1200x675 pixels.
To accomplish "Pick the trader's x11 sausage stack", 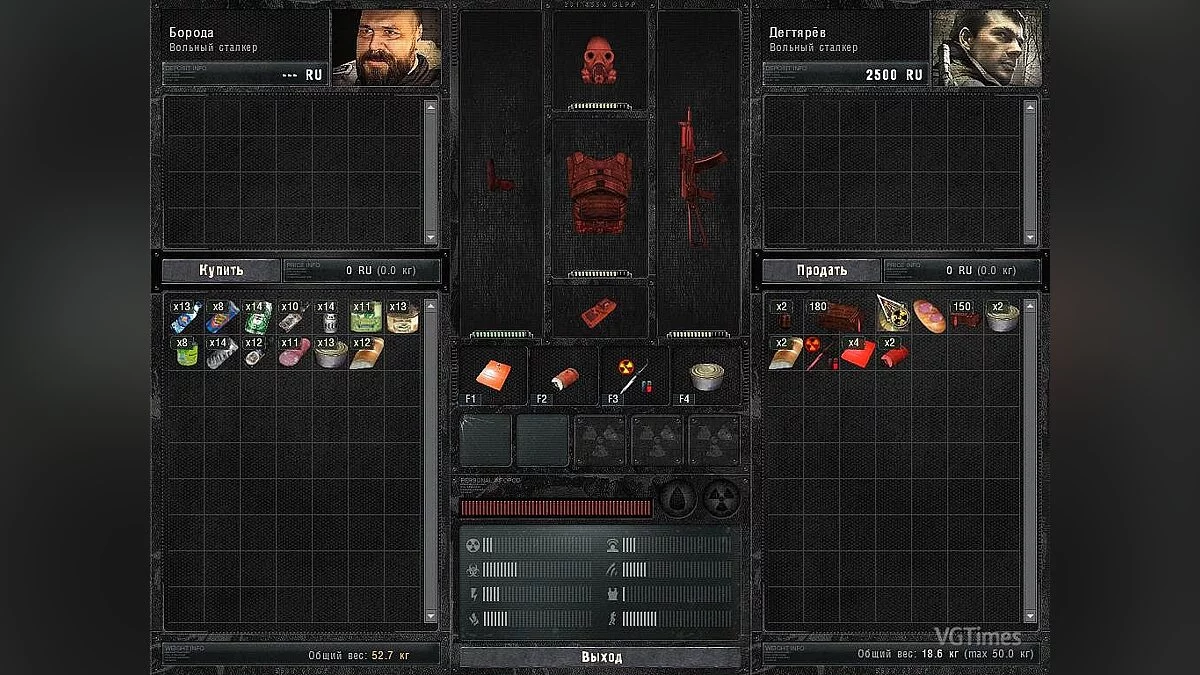I will coord(294,352).
